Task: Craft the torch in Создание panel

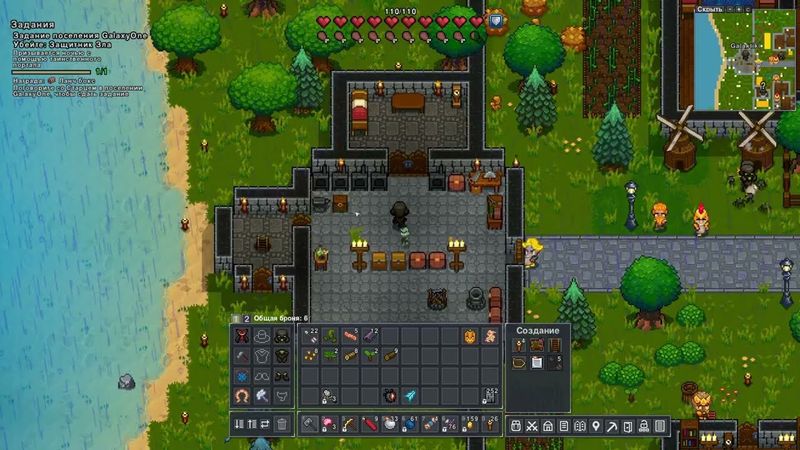Action: (x=520, y=345)
